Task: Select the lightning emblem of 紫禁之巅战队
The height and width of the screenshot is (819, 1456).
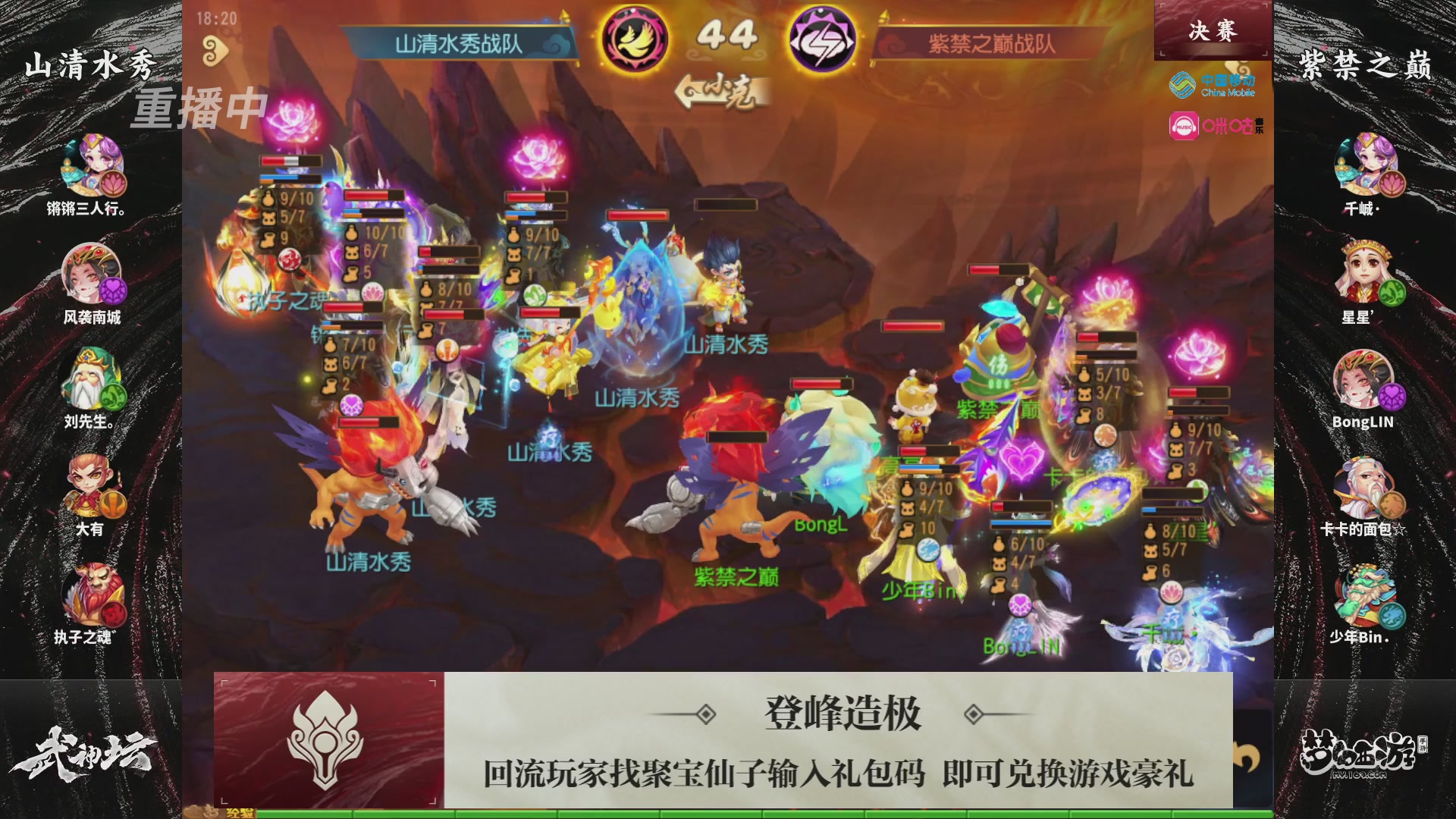Action: pyautogui.click(x=821, y=36)
